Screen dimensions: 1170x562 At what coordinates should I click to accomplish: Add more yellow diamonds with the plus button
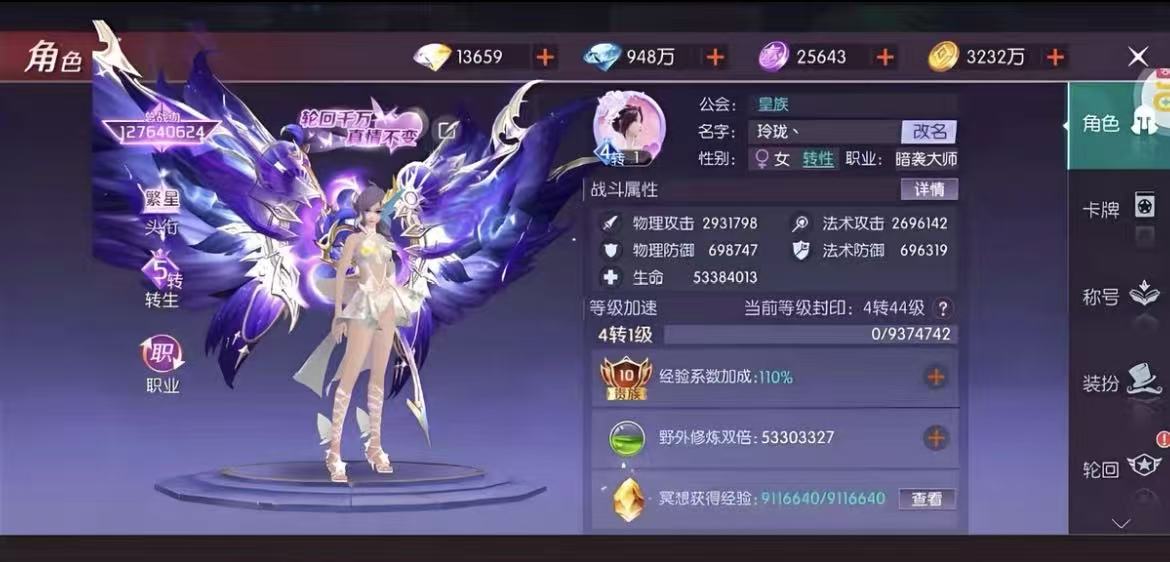[545, 57]
